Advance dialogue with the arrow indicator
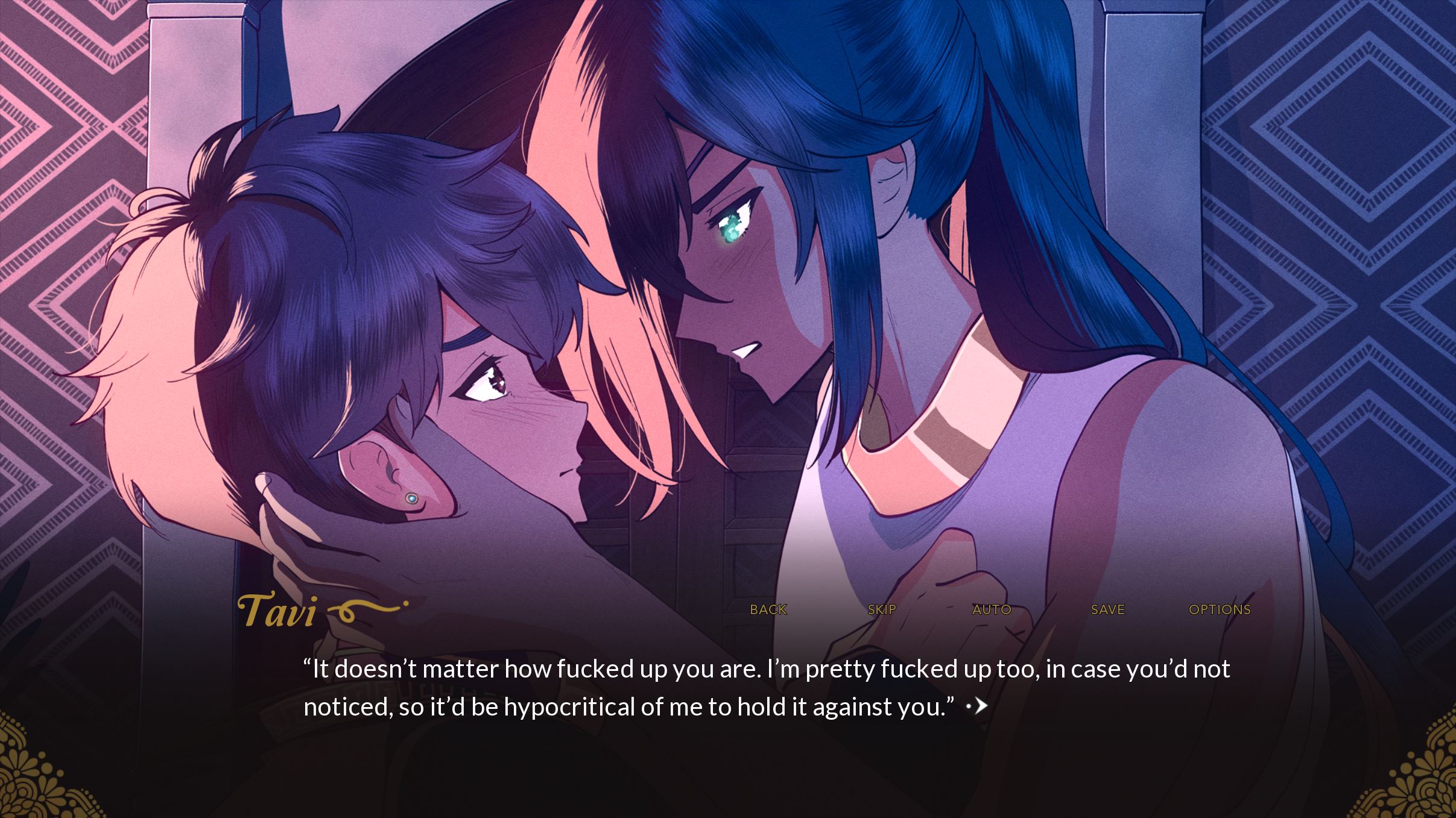Viewport: 1456px width, 818px height. pos(978,706)
